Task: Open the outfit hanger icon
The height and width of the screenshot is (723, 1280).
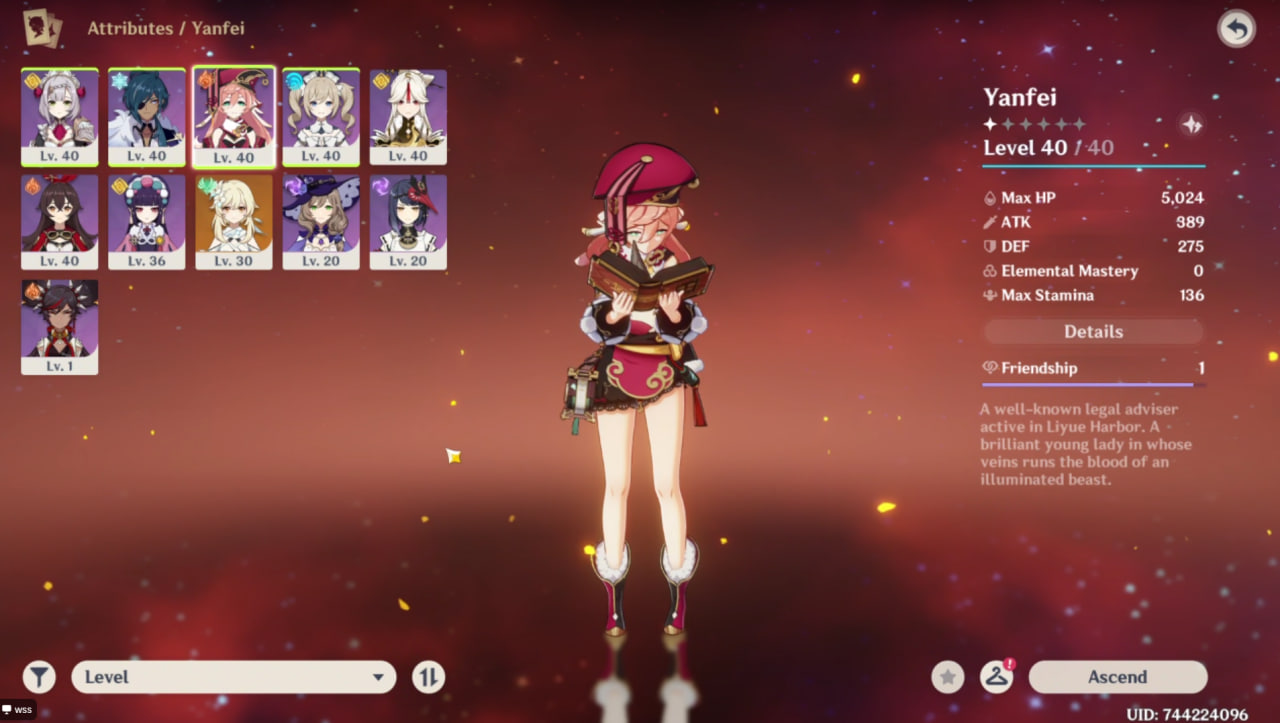Action: (x=996, y=677)
